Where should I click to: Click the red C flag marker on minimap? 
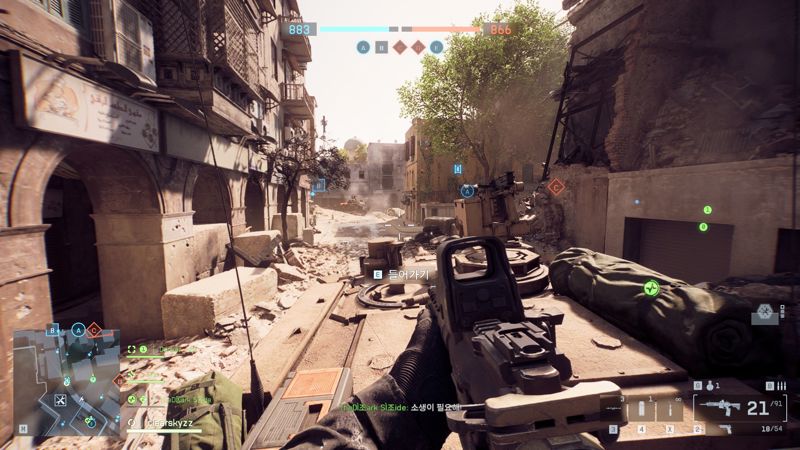[94, 329]
